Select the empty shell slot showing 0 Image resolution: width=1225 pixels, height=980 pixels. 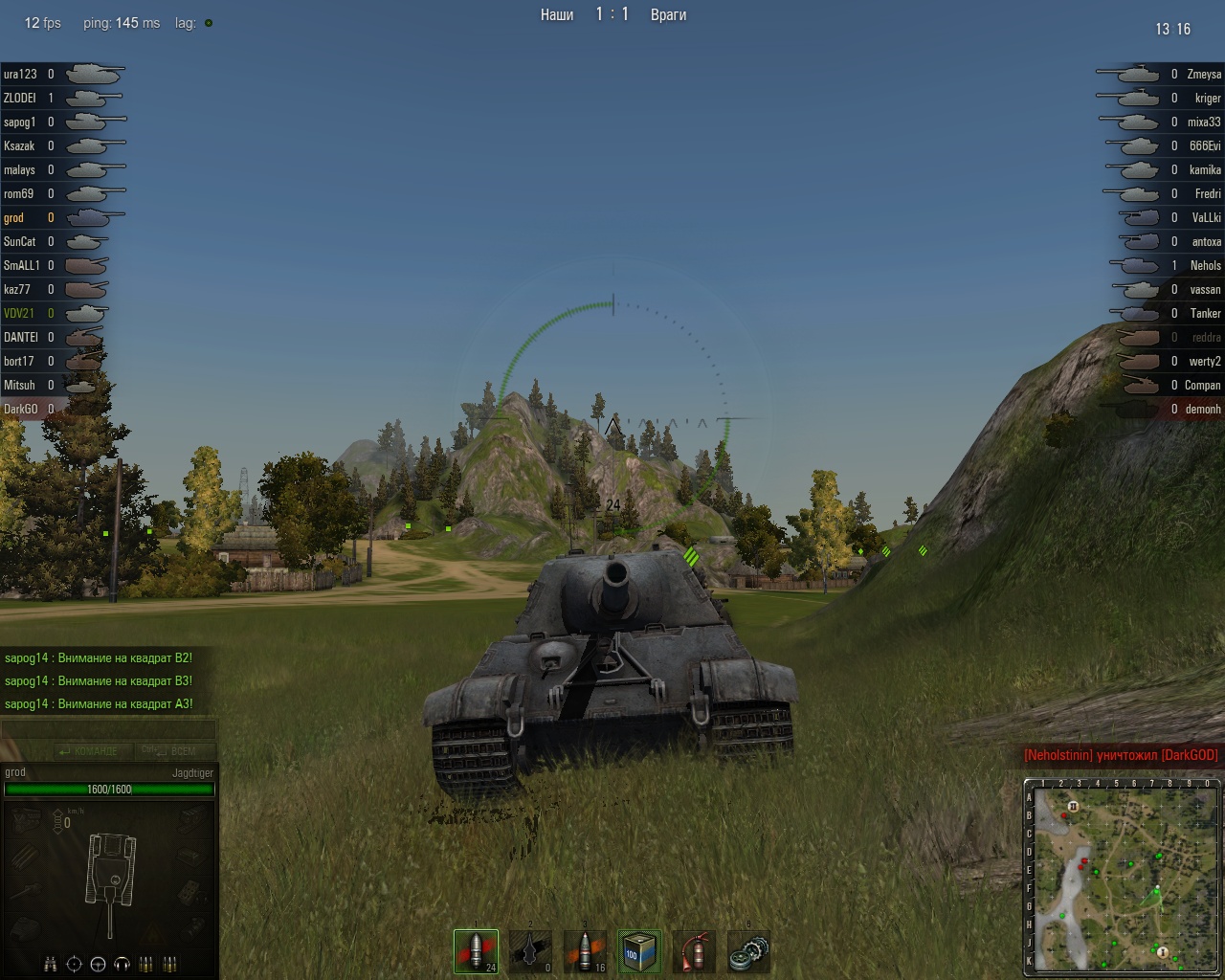[x=530, y=951]
